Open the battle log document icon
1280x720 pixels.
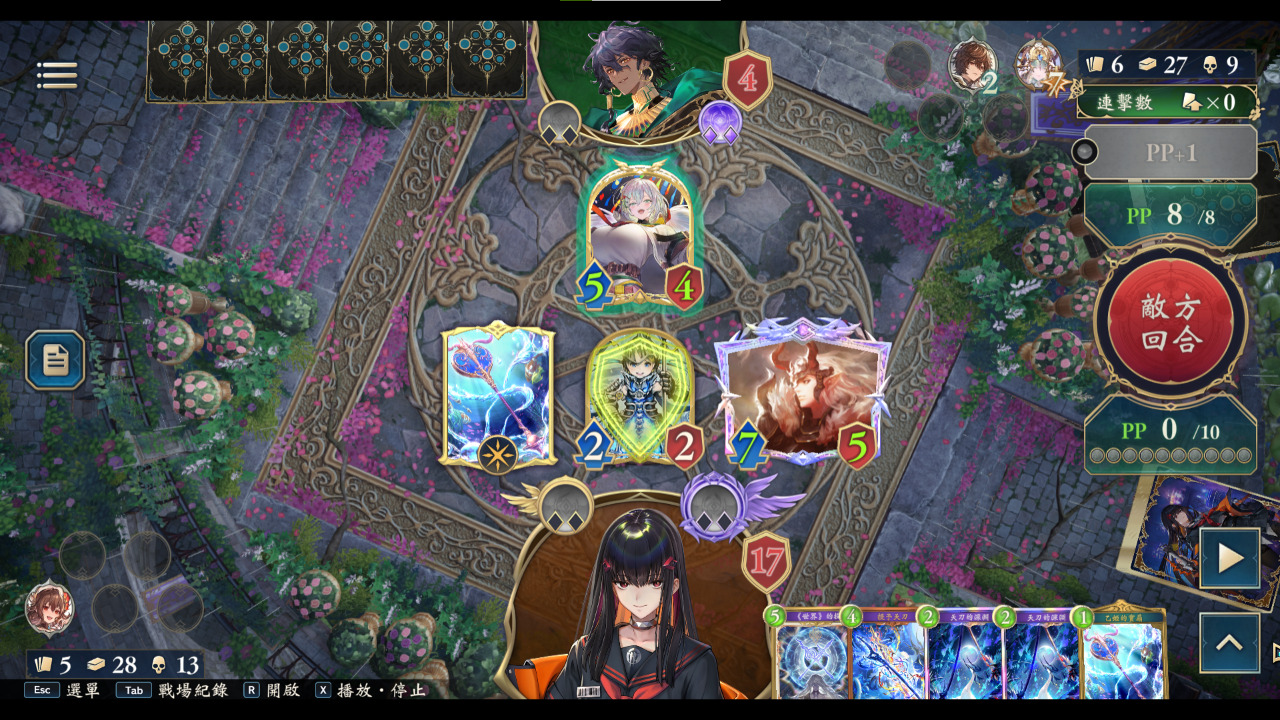(x=55, y=360)
